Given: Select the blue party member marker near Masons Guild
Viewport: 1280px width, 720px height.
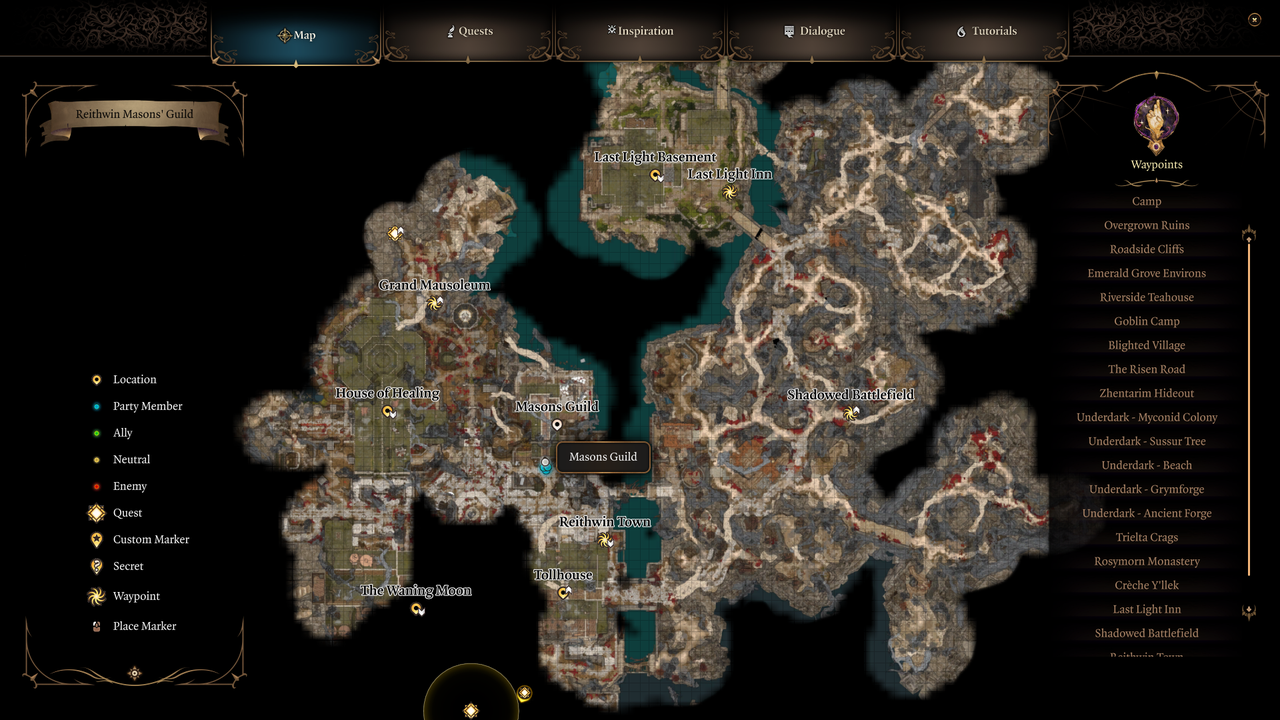Looking at the screenshot, I should 545,465.
